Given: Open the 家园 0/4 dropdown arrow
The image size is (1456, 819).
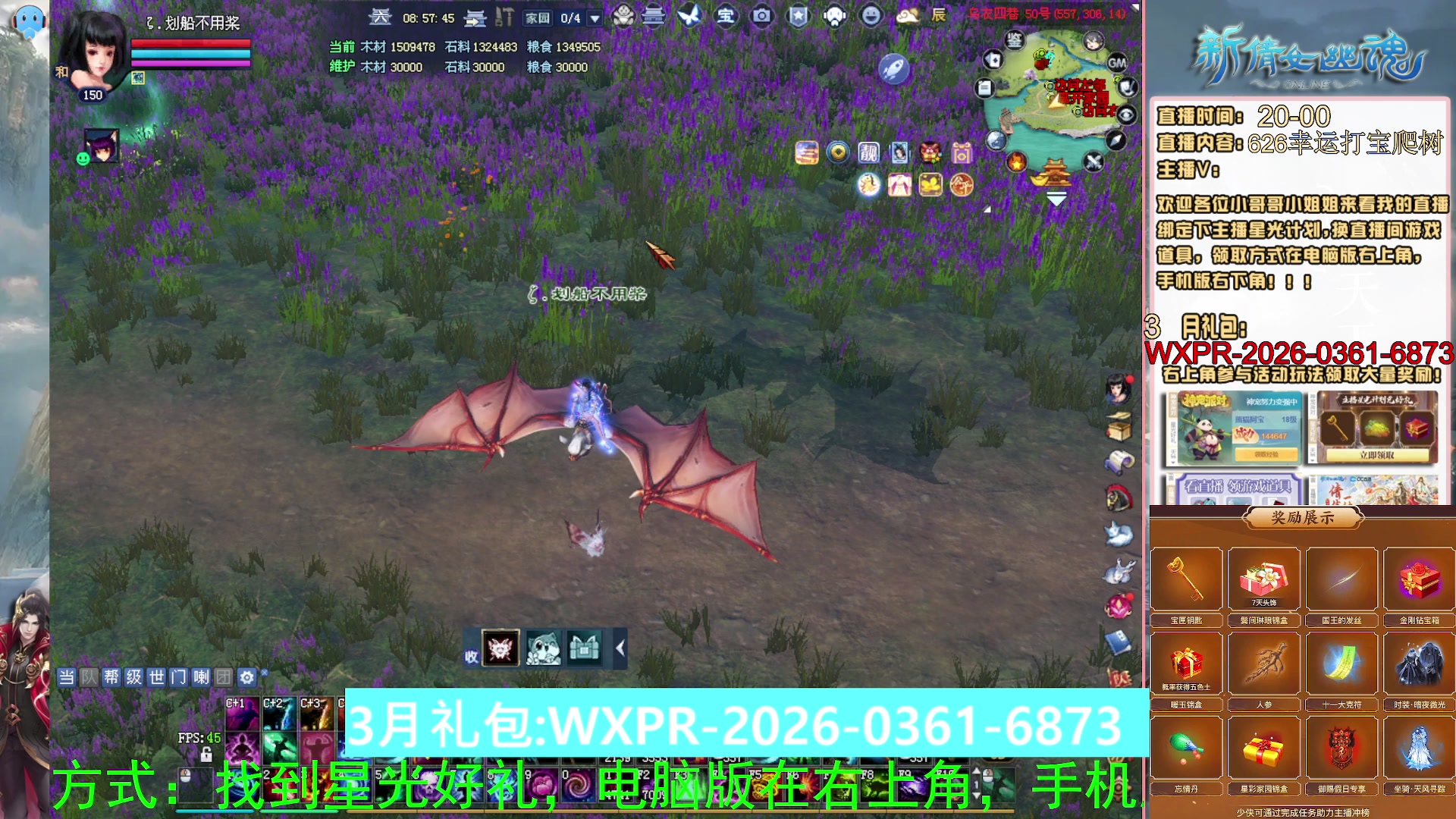Looking at the screenshot, I should pyautogui.click(x=595, y=17).
